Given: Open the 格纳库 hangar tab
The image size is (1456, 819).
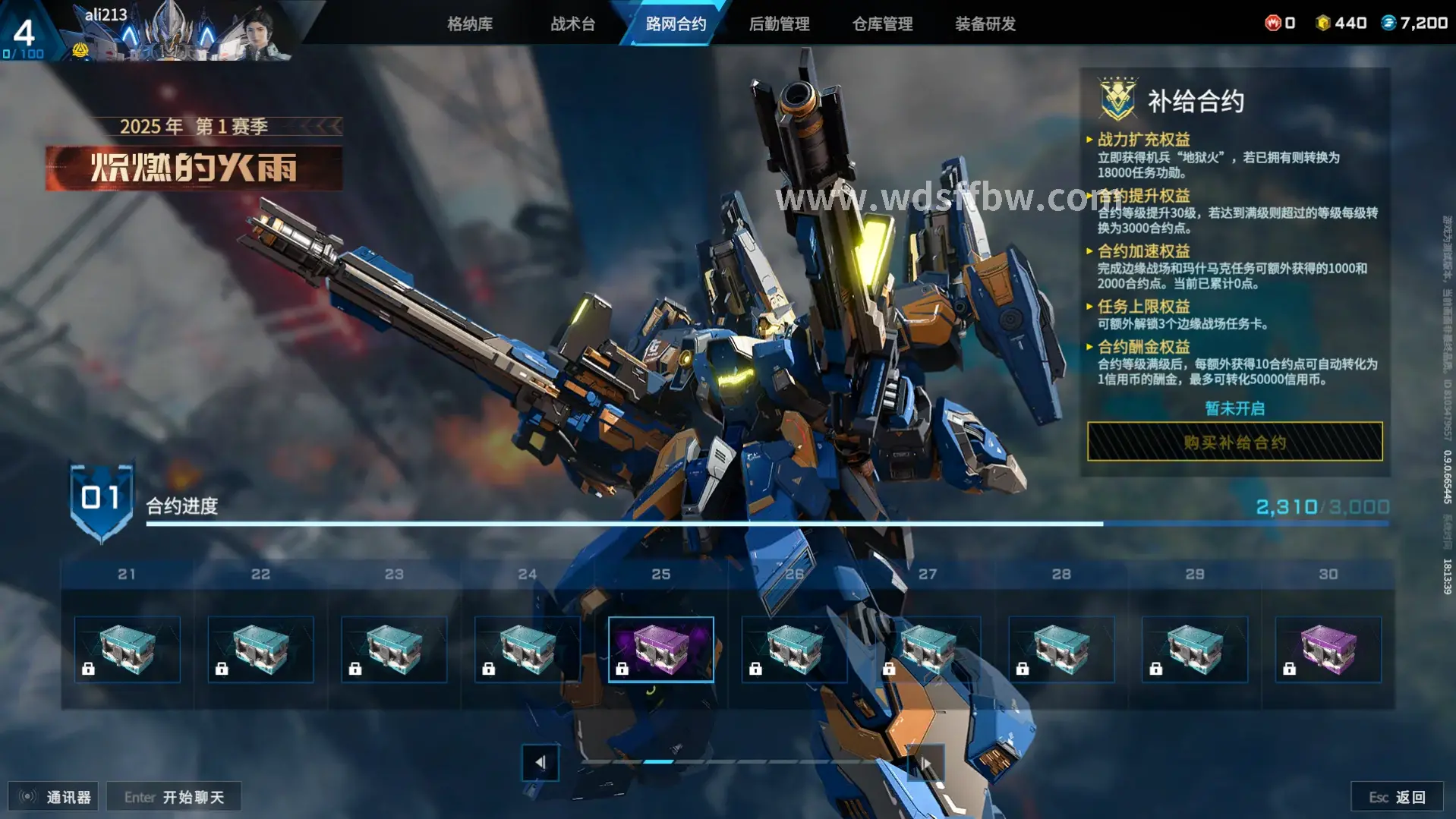Looking at the screenshot, I should [470, 24].
